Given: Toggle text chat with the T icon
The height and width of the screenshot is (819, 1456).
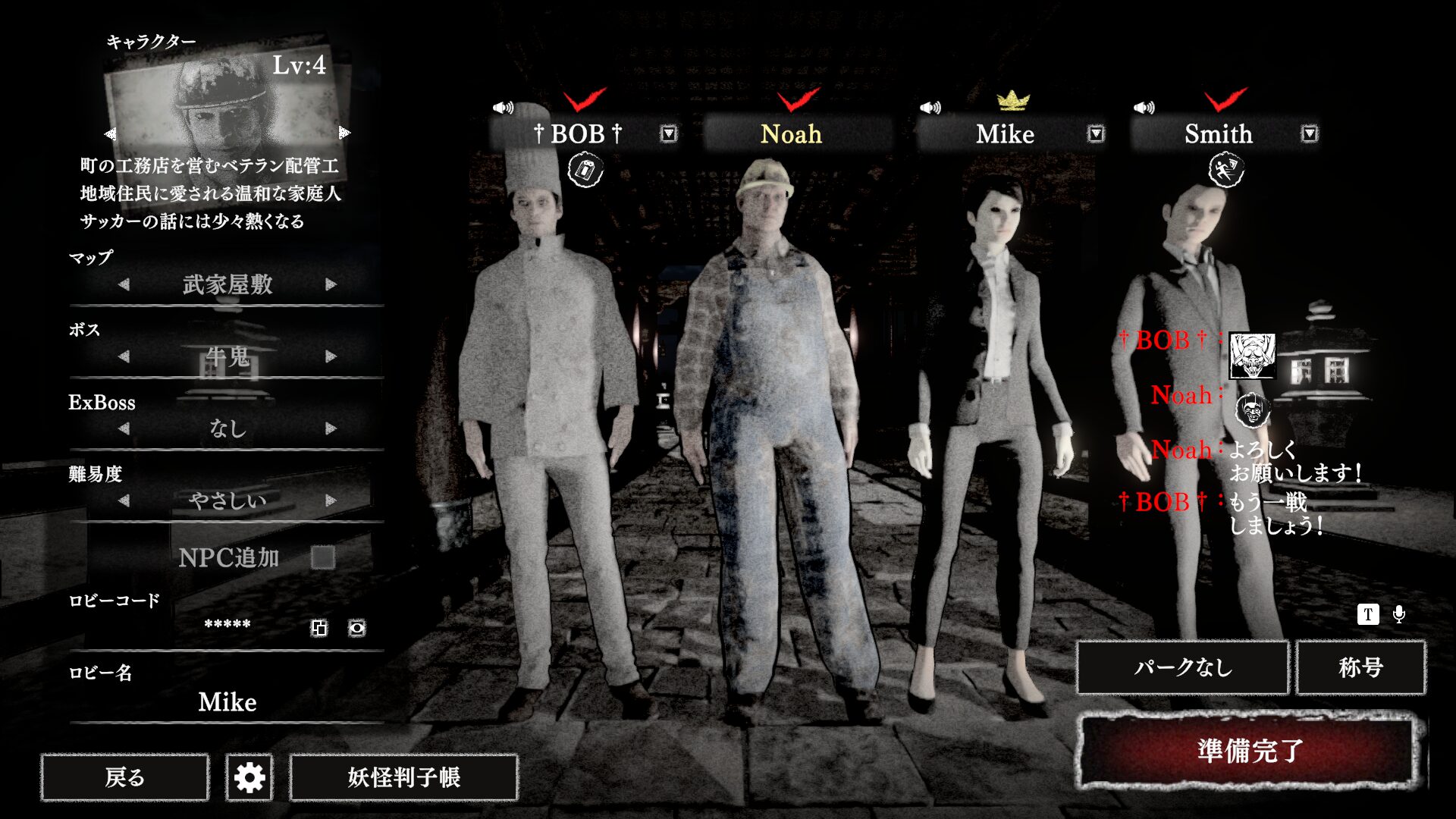Looking at the screenshot, I should tap(1369, 616).
